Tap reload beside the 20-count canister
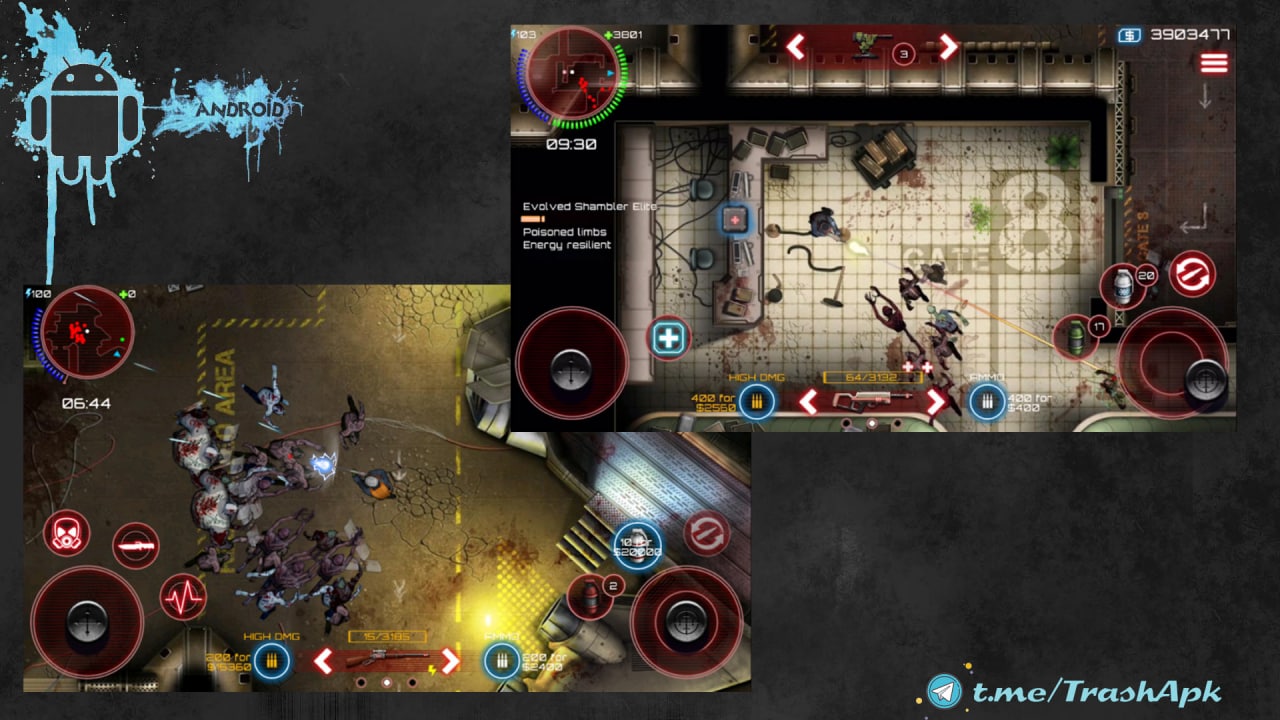1280x720 pixels. pyautogui.click(x=1192, y=273)
